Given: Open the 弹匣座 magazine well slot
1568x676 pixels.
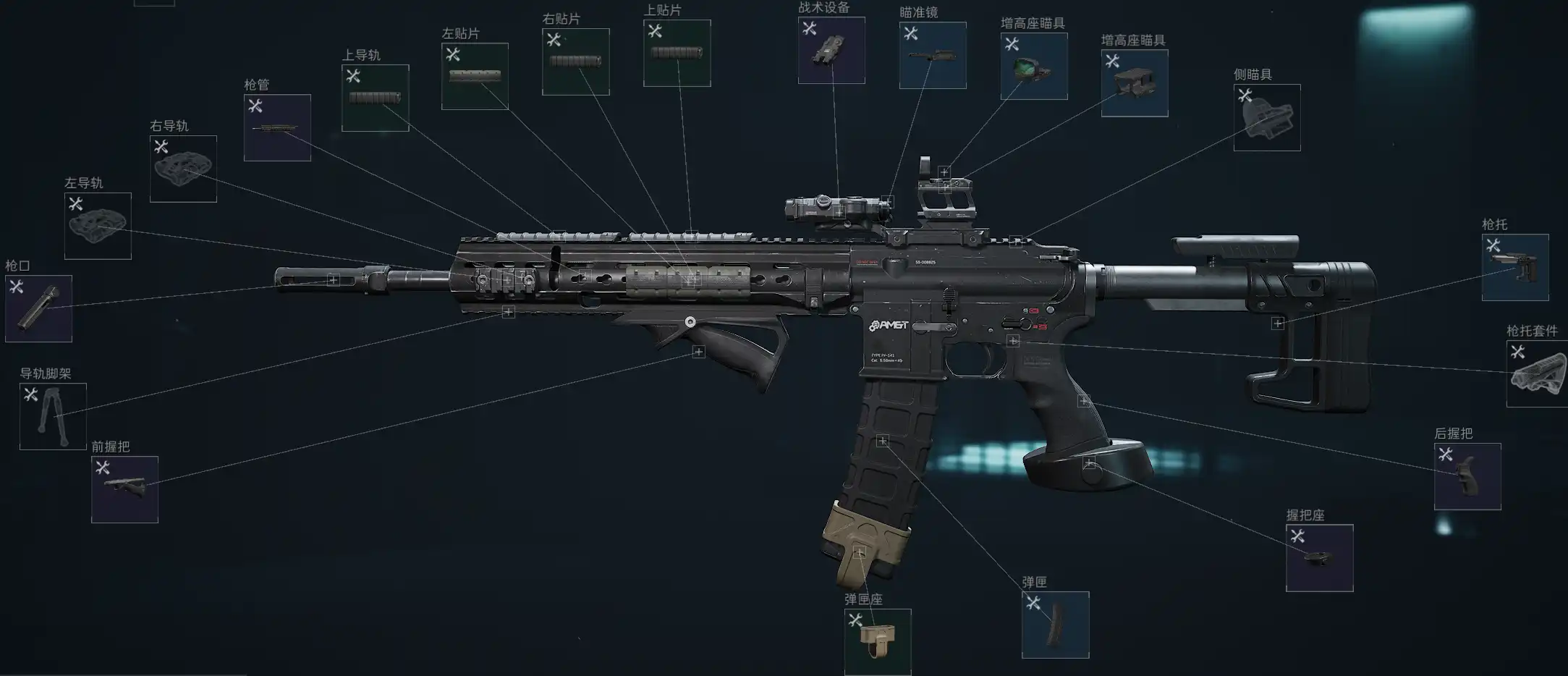Looking at the screenshot, I should [877, 642].
